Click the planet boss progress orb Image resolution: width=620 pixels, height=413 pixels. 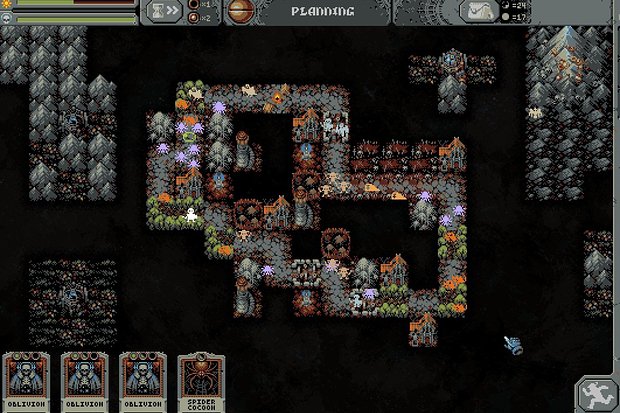point(240,12)
